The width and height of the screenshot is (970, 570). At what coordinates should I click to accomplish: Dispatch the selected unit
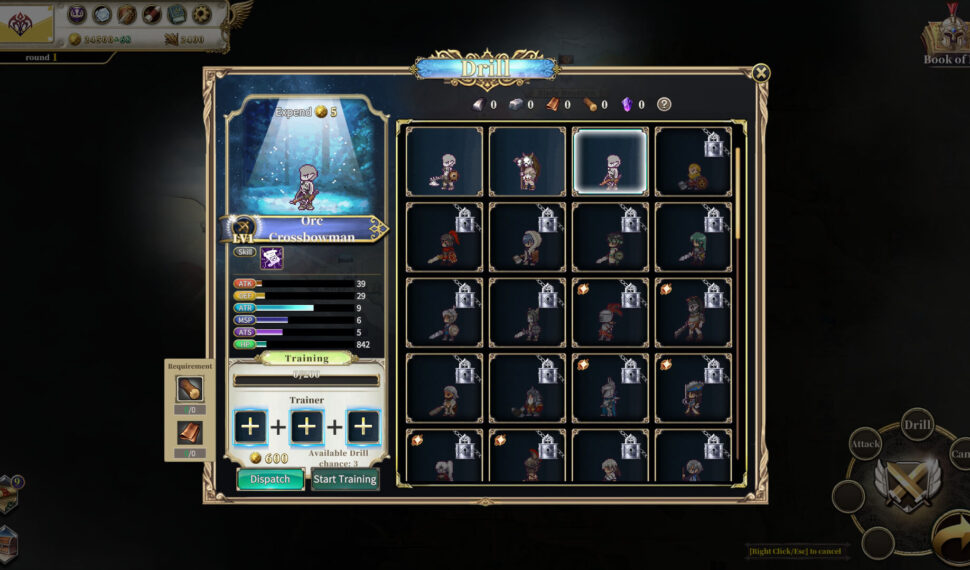pyautogui.click(x=270, y=479)
